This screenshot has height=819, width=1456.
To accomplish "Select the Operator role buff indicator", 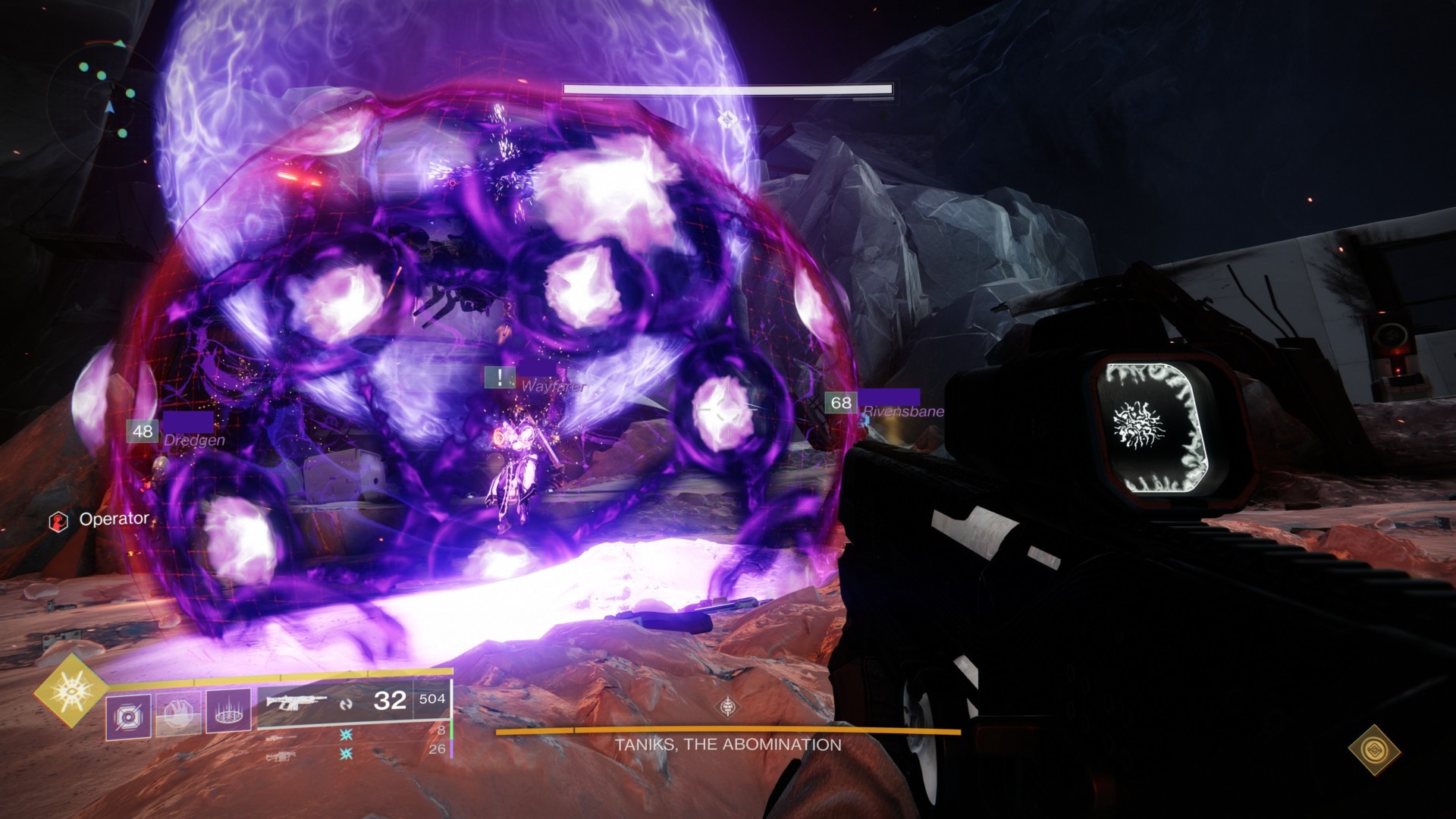I will tap(98, 520).
